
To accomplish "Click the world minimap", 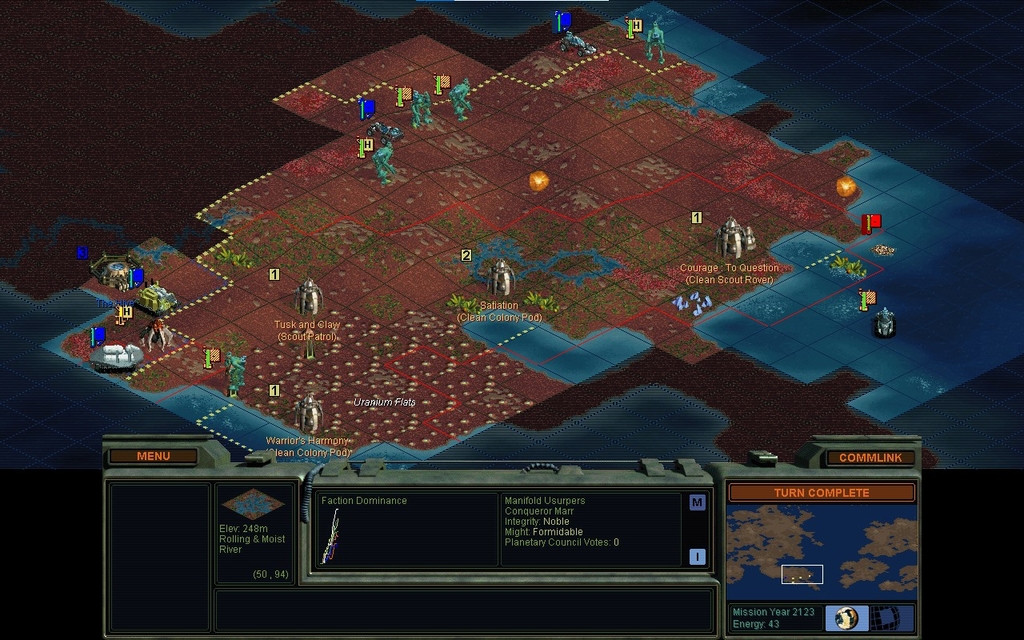I will click(821, 548).
